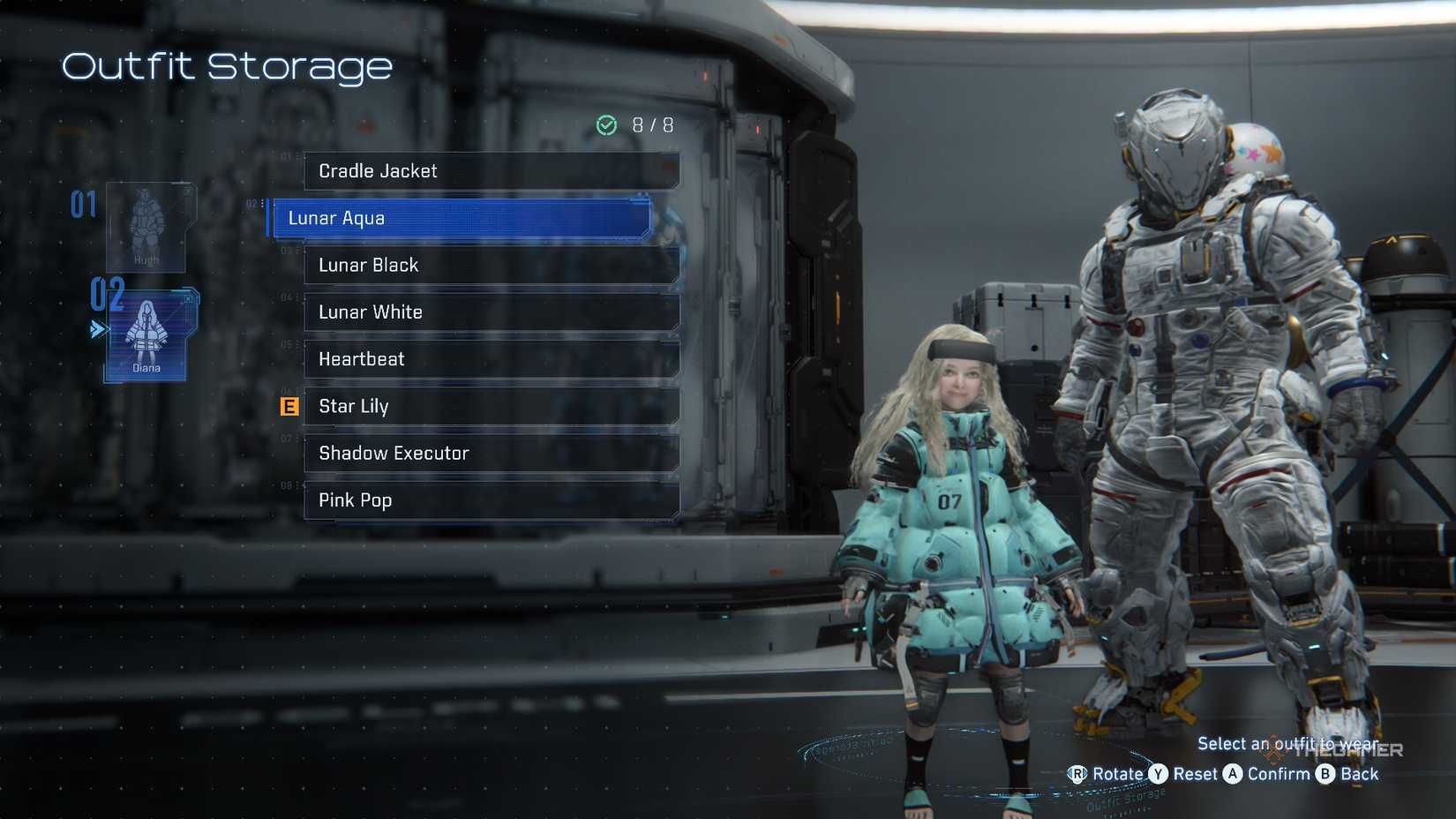Switch to character slot 01
The width and height of the screenshot is (1456, 819).
click(86, 203)
